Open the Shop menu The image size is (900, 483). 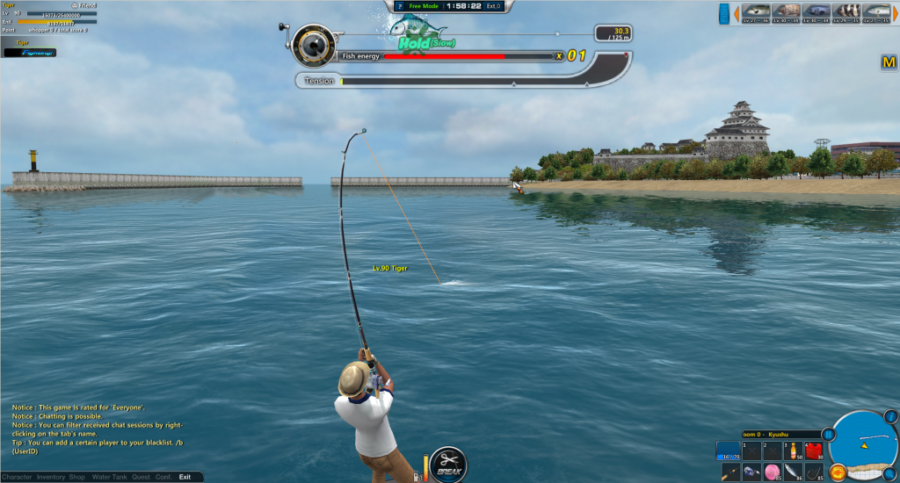tap(77, 477)
